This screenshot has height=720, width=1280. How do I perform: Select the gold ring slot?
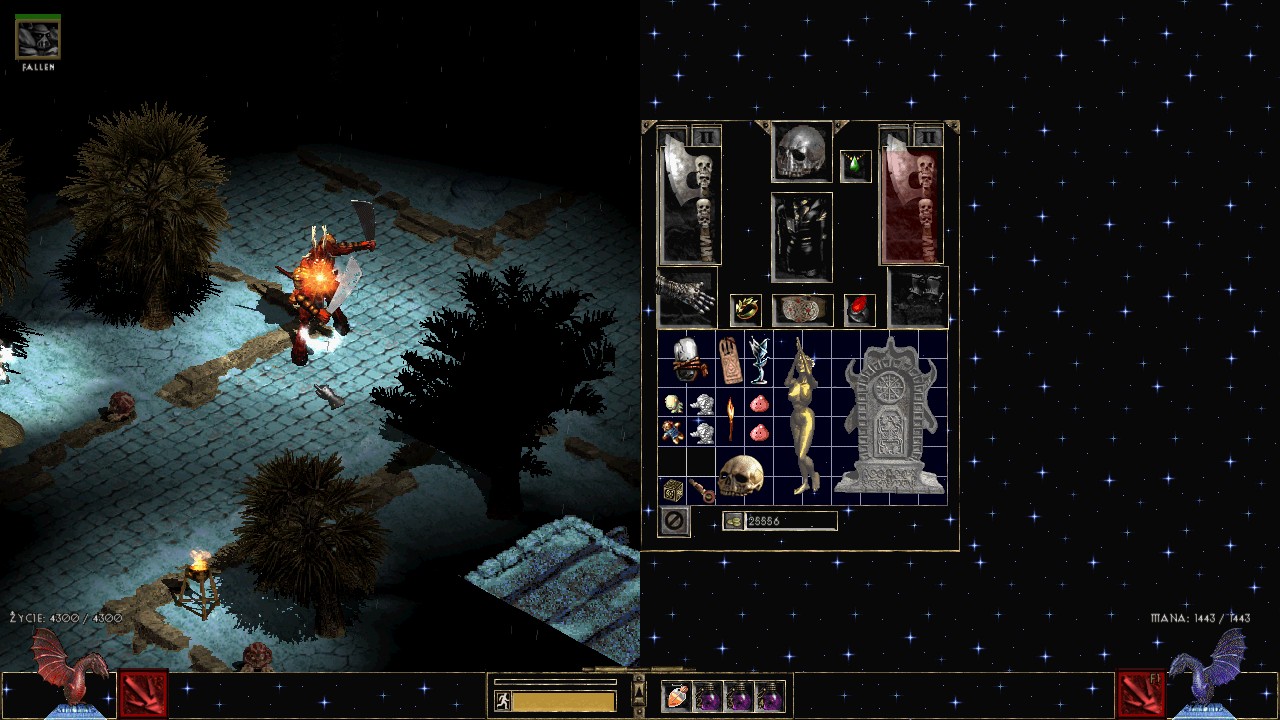[745, 310]
